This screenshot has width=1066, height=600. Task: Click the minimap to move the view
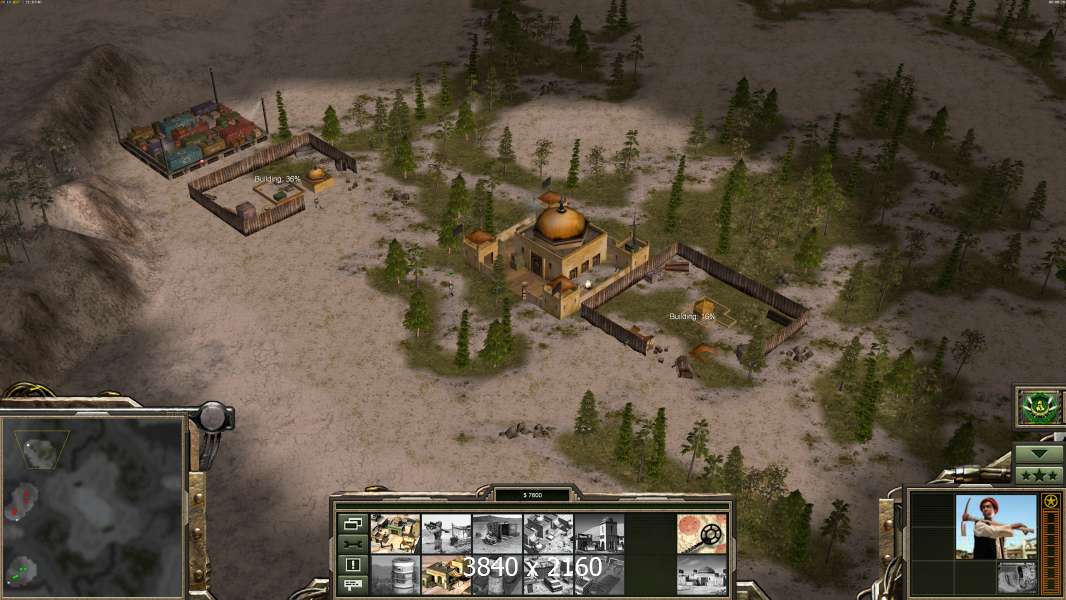coord(93,505)
